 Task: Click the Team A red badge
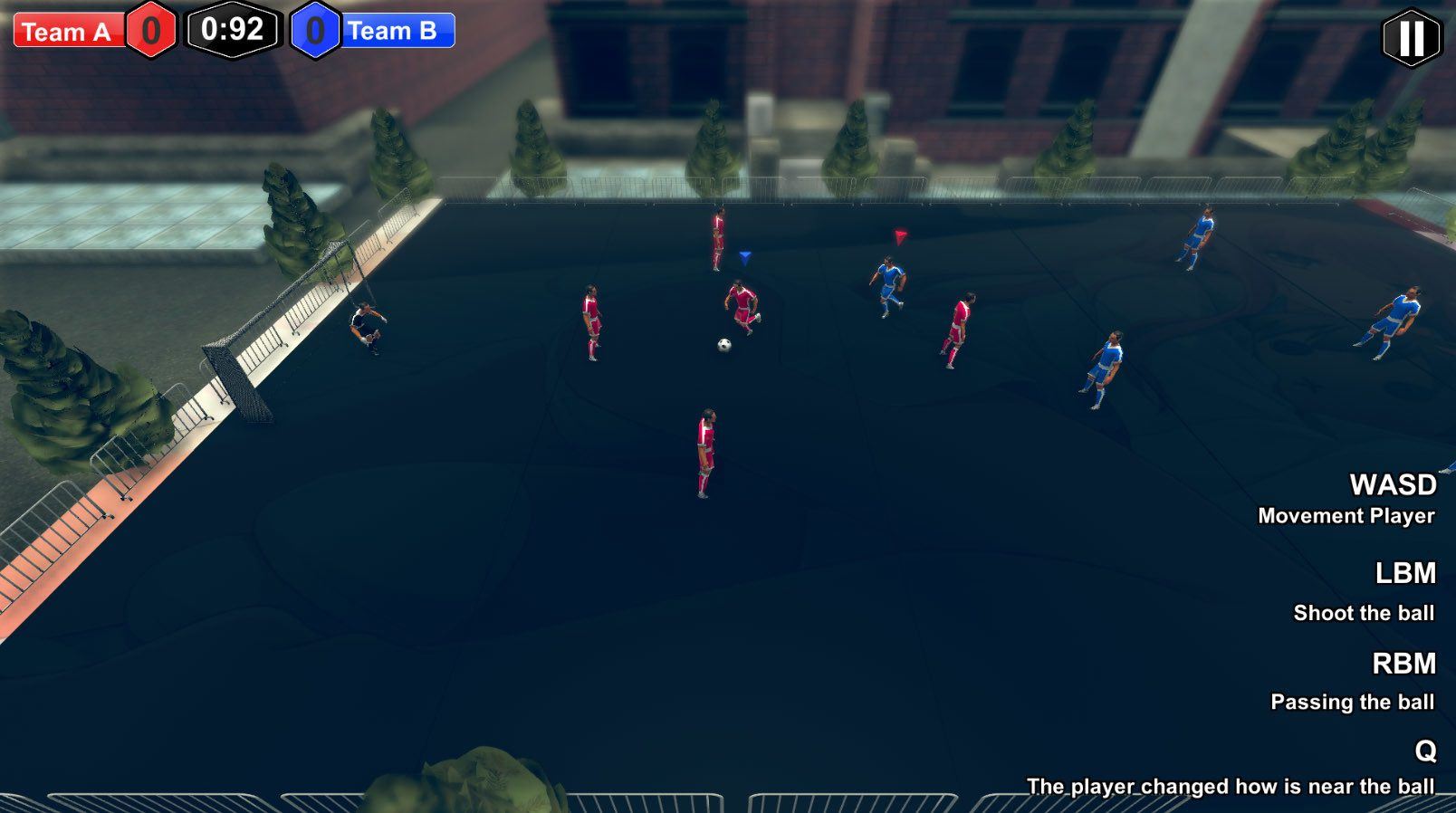pos(65,33)
